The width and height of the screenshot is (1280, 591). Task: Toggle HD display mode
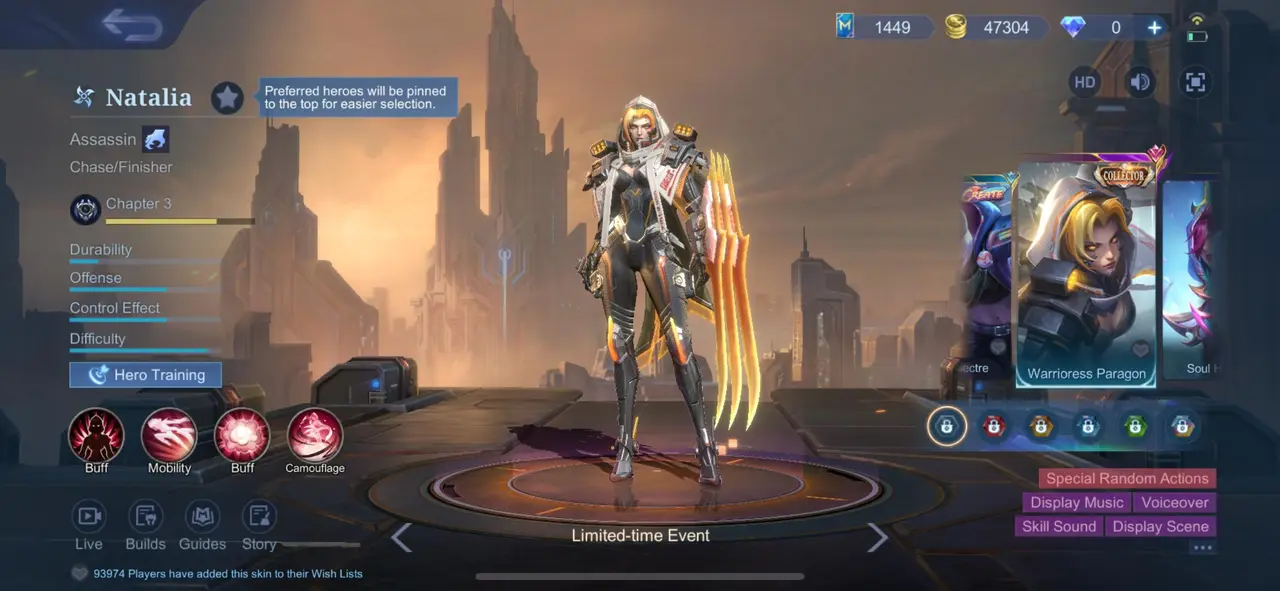1085,82
